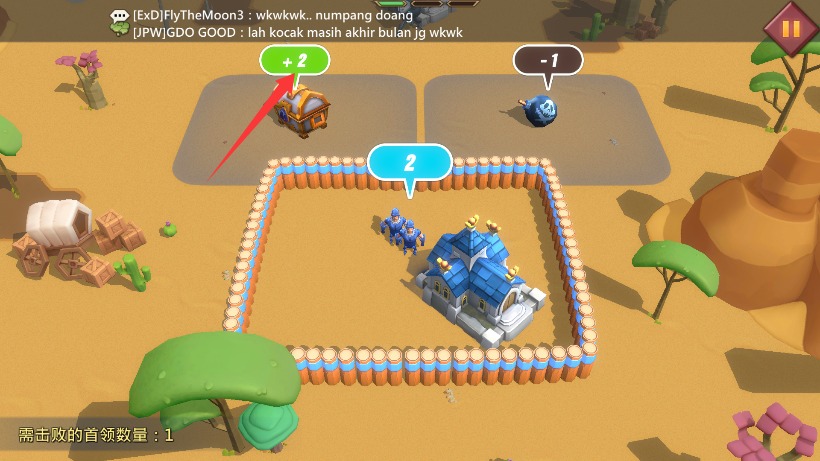
Task: Open the chat message bar
Action: tap(290, 24)
